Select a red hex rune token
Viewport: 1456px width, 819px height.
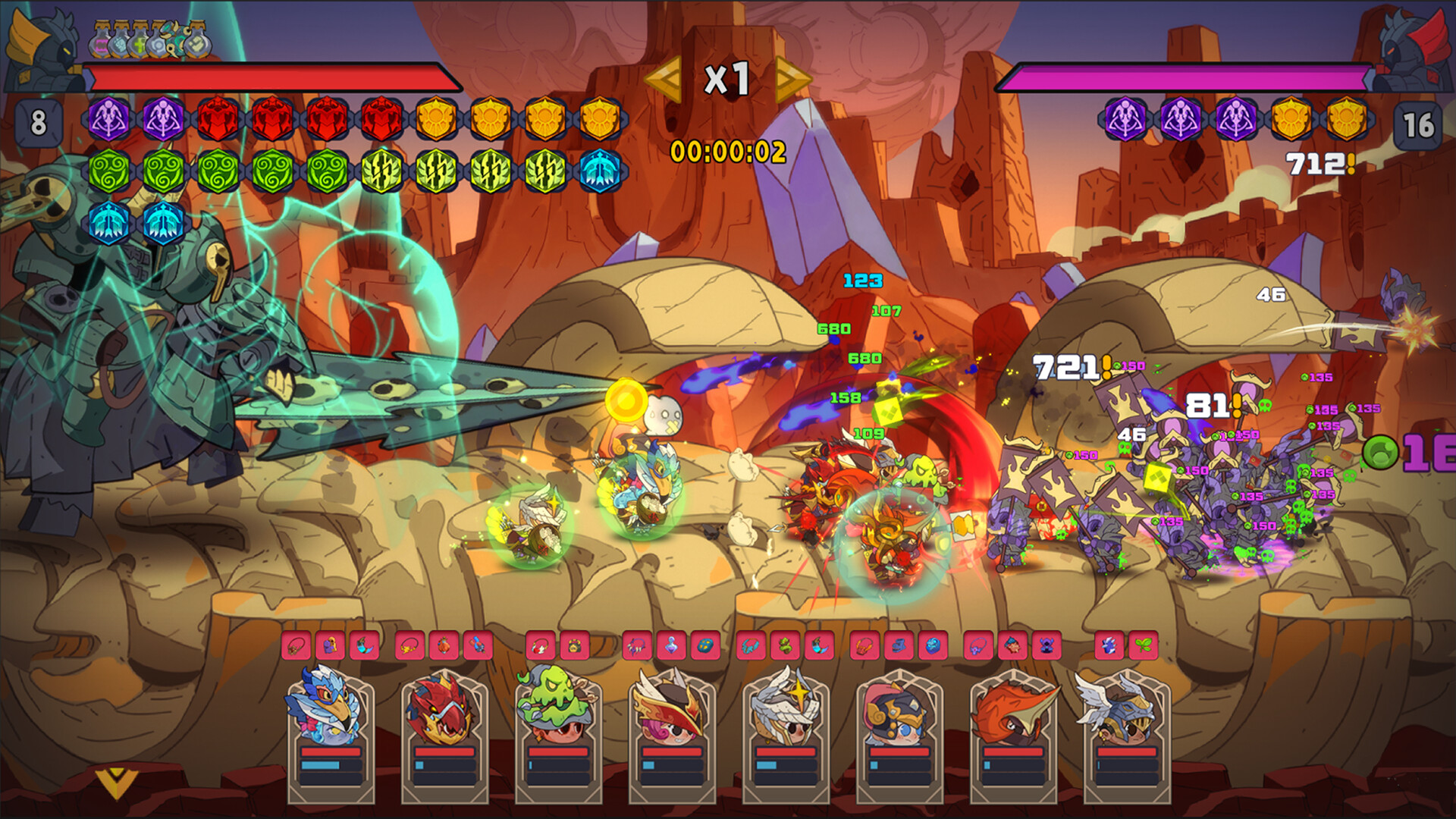click(x=218, y=118)
